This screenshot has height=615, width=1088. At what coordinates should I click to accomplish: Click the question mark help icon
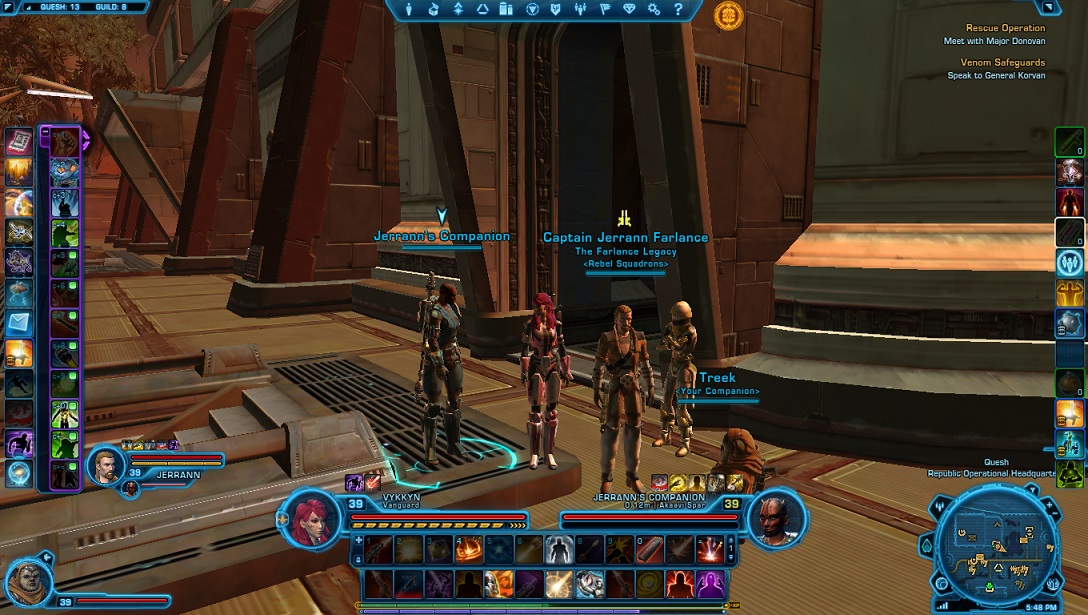click(679, 9)
